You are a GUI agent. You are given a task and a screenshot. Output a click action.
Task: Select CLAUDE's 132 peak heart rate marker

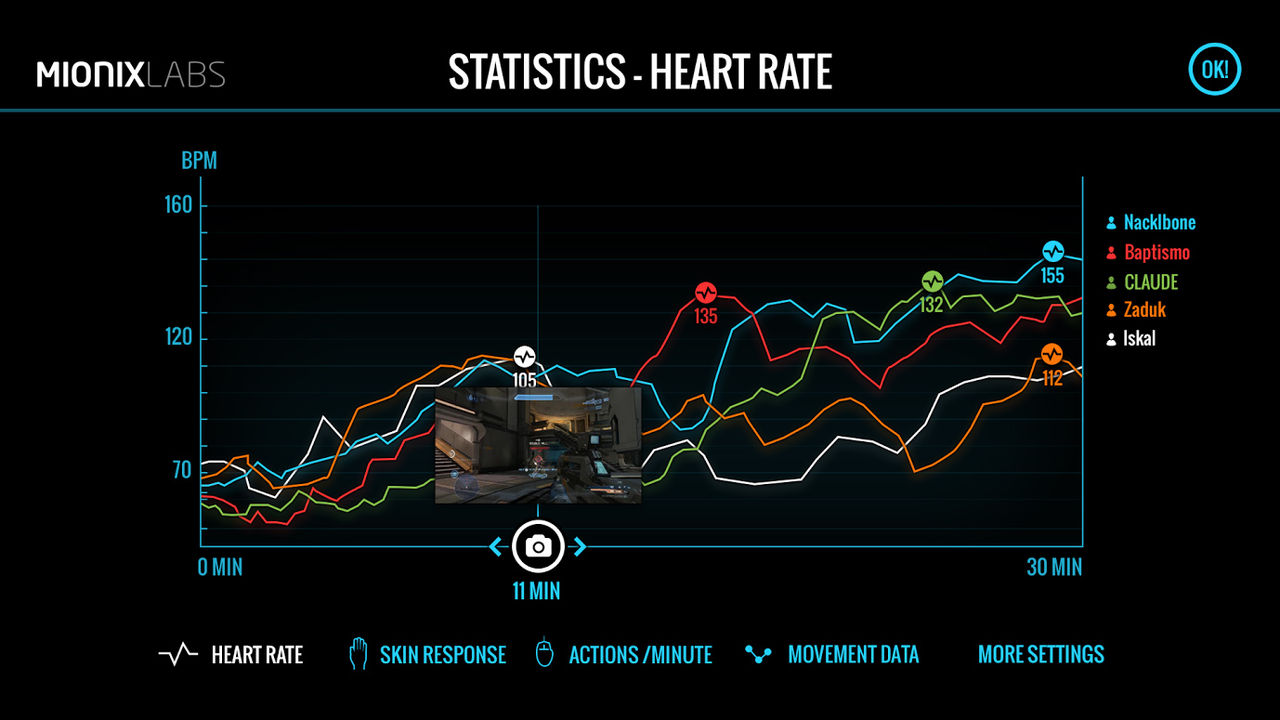tap(932, 282)
